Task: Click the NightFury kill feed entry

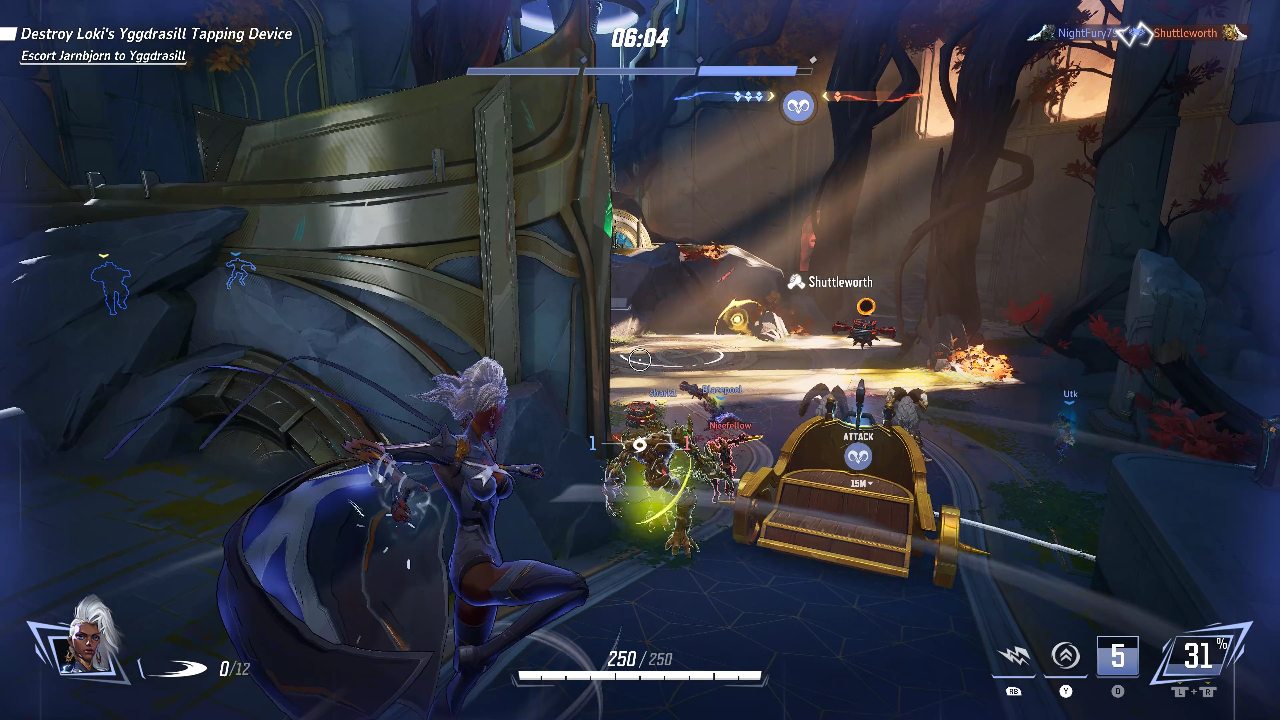Action: (x=1085, y=33)
